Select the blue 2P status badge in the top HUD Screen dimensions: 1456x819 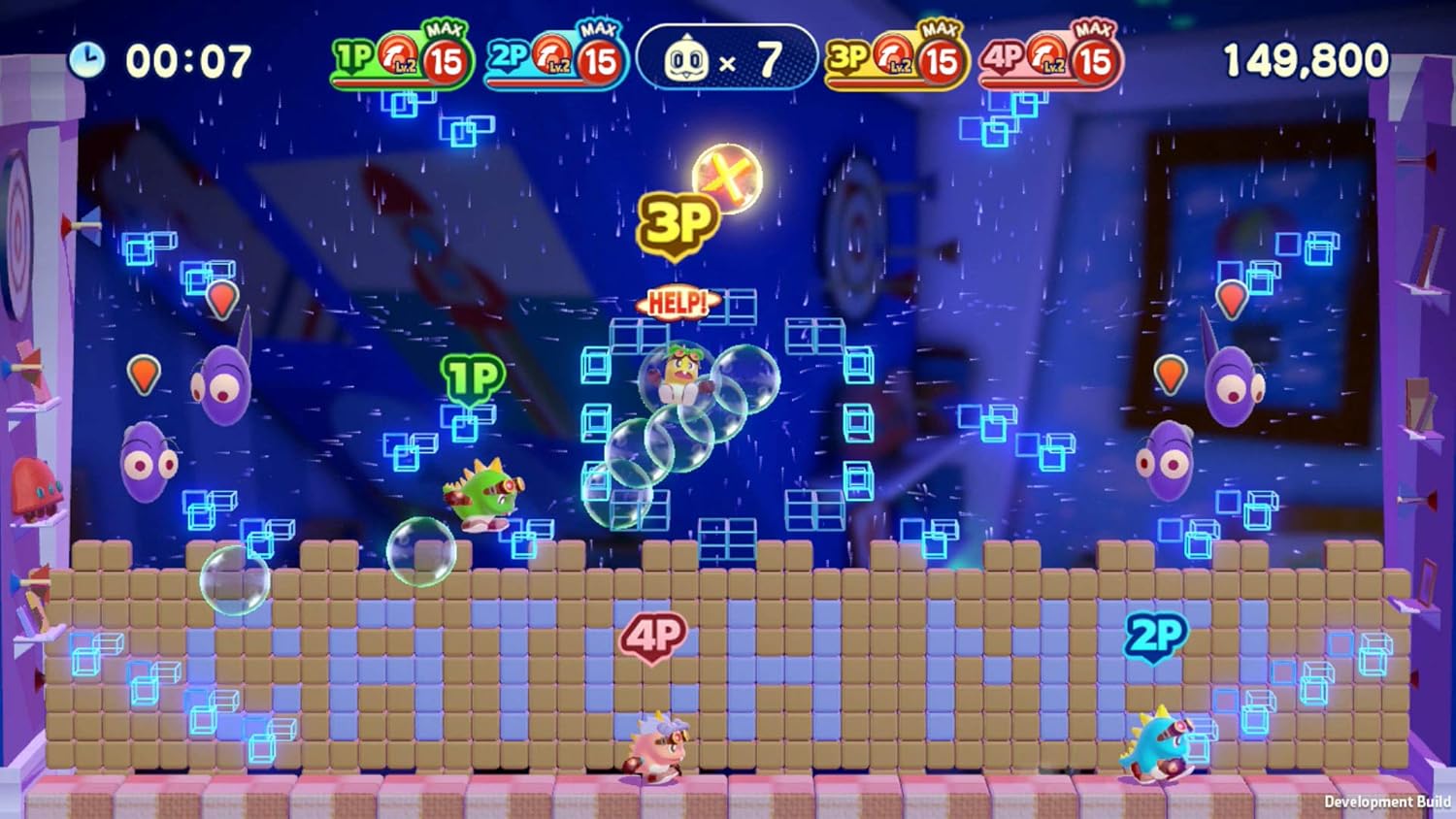(555, 60)
